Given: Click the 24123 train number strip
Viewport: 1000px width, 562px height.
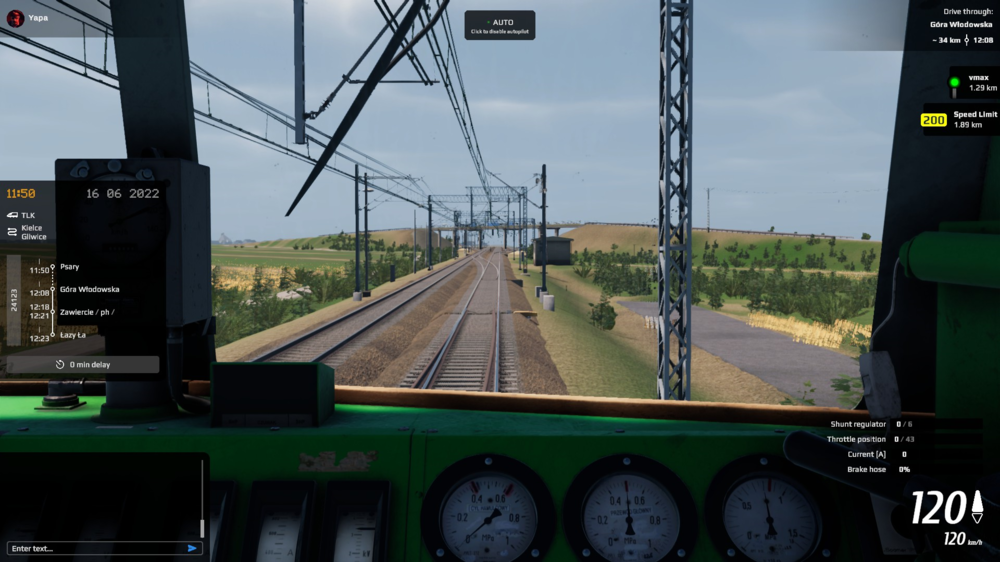Looking at the screenshot, I should pos(13,300).
